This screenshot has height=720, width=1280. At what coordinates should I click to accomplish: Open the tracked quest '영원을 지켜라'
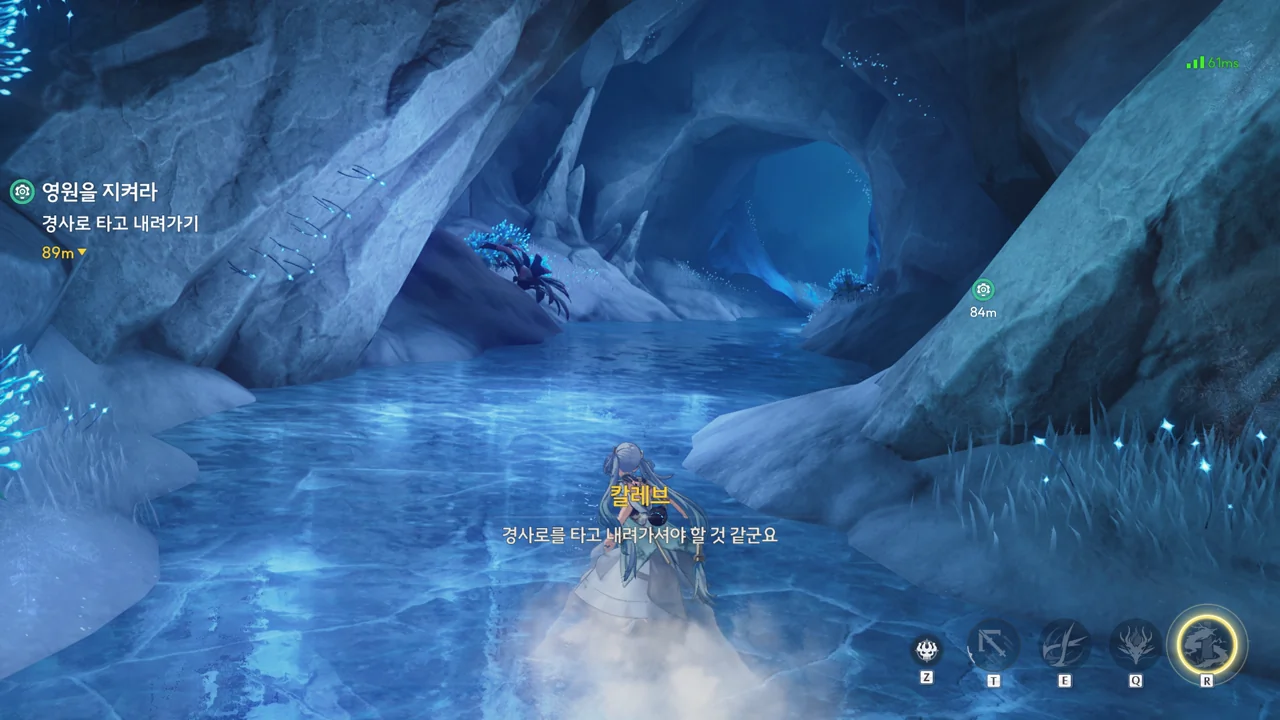(99, 192)
